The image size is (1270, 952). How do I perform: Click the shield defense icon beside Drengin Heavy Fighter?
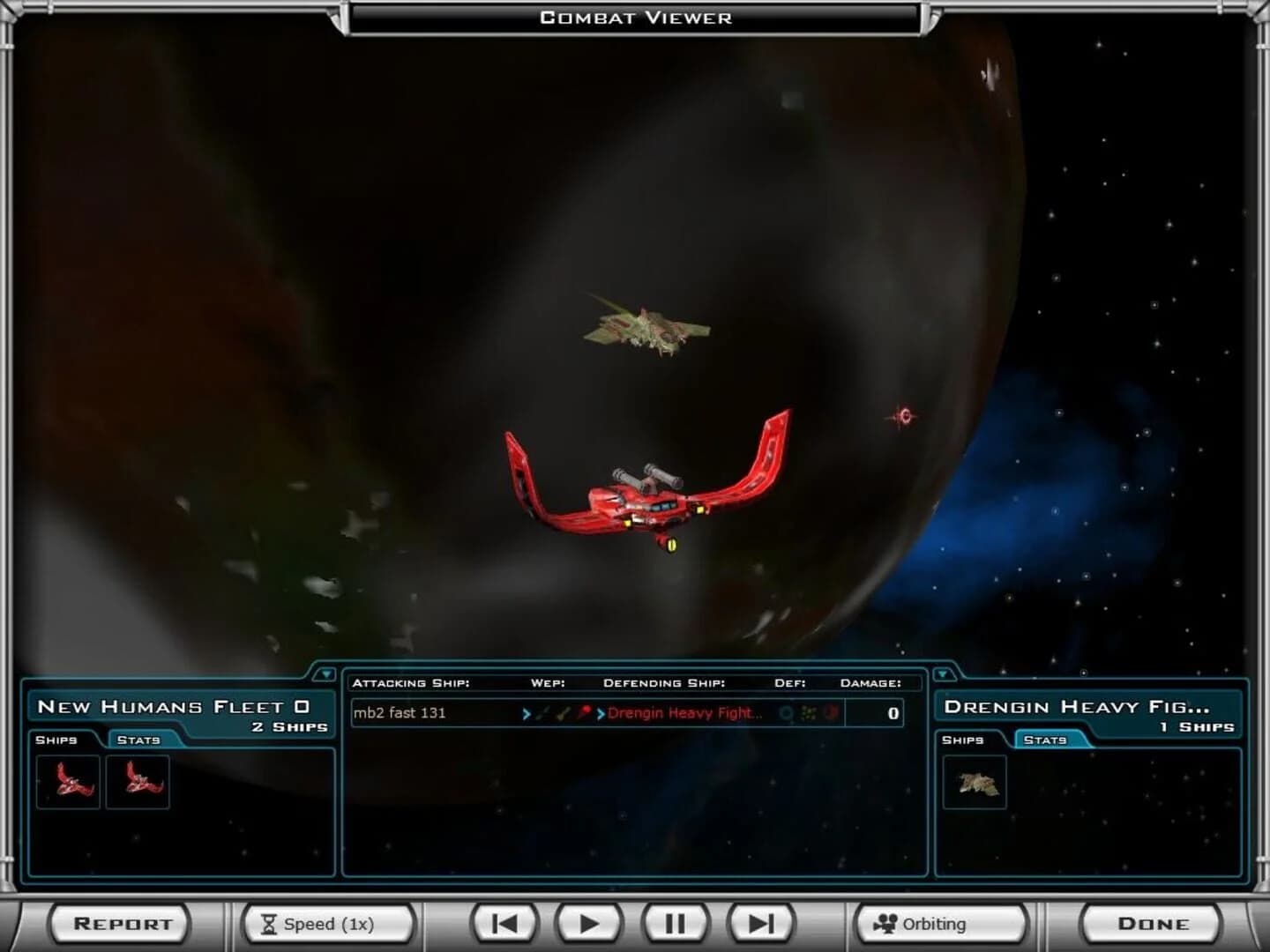point(786,713)
